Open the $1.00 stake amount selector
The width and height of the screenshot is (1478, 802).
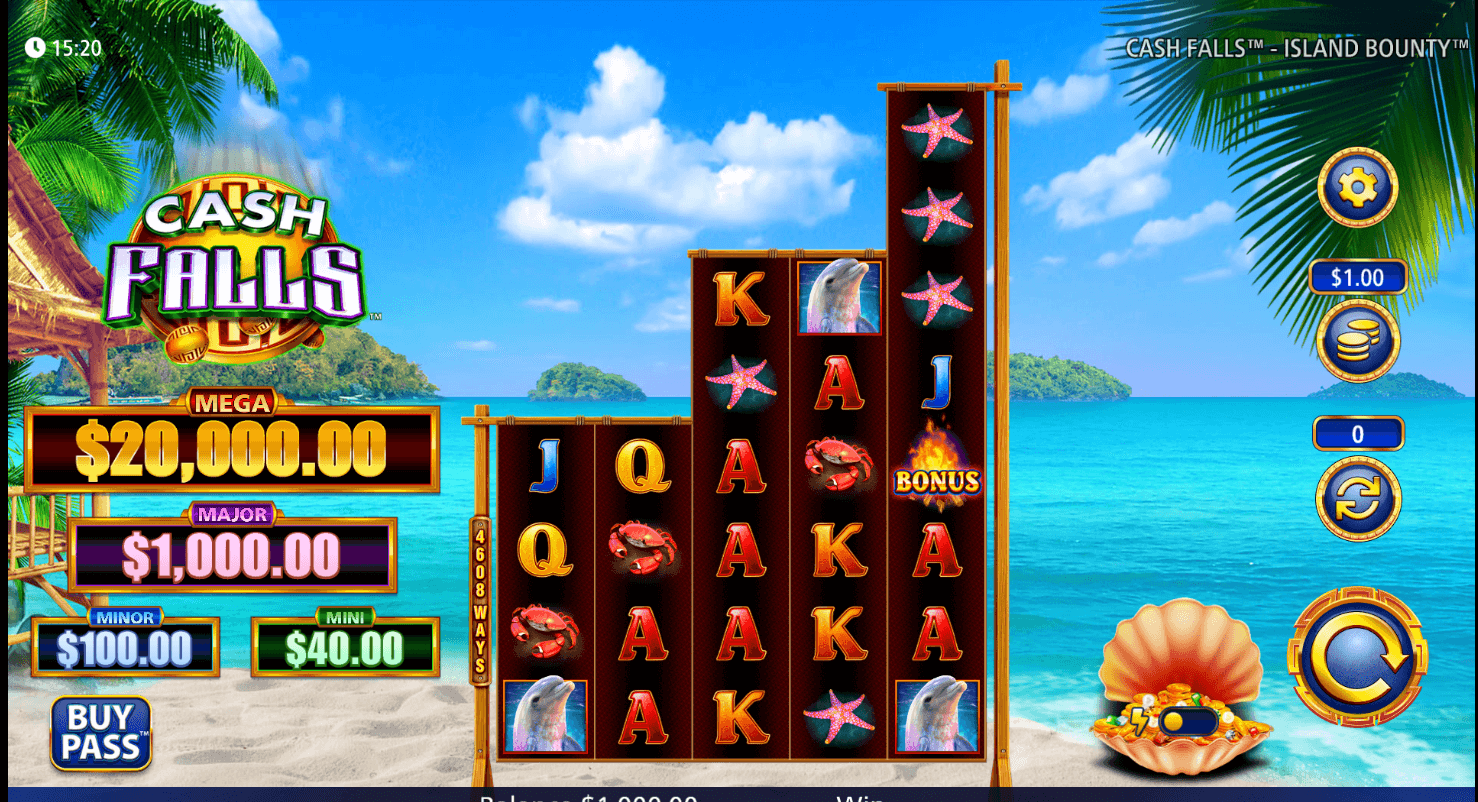[1358, 277]
